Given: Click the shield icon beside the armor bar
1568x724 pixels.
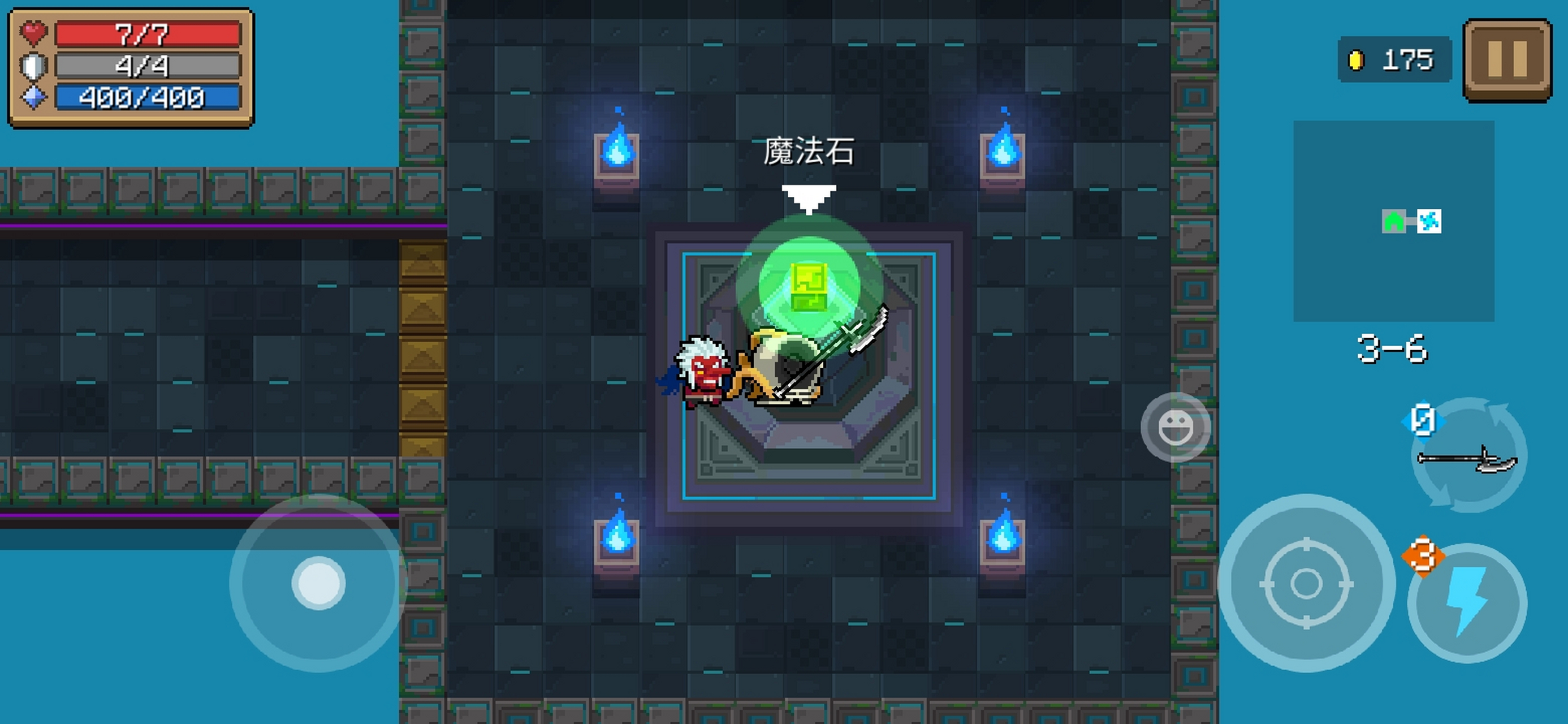Looking at the screenshot, I should click(33, 66).
